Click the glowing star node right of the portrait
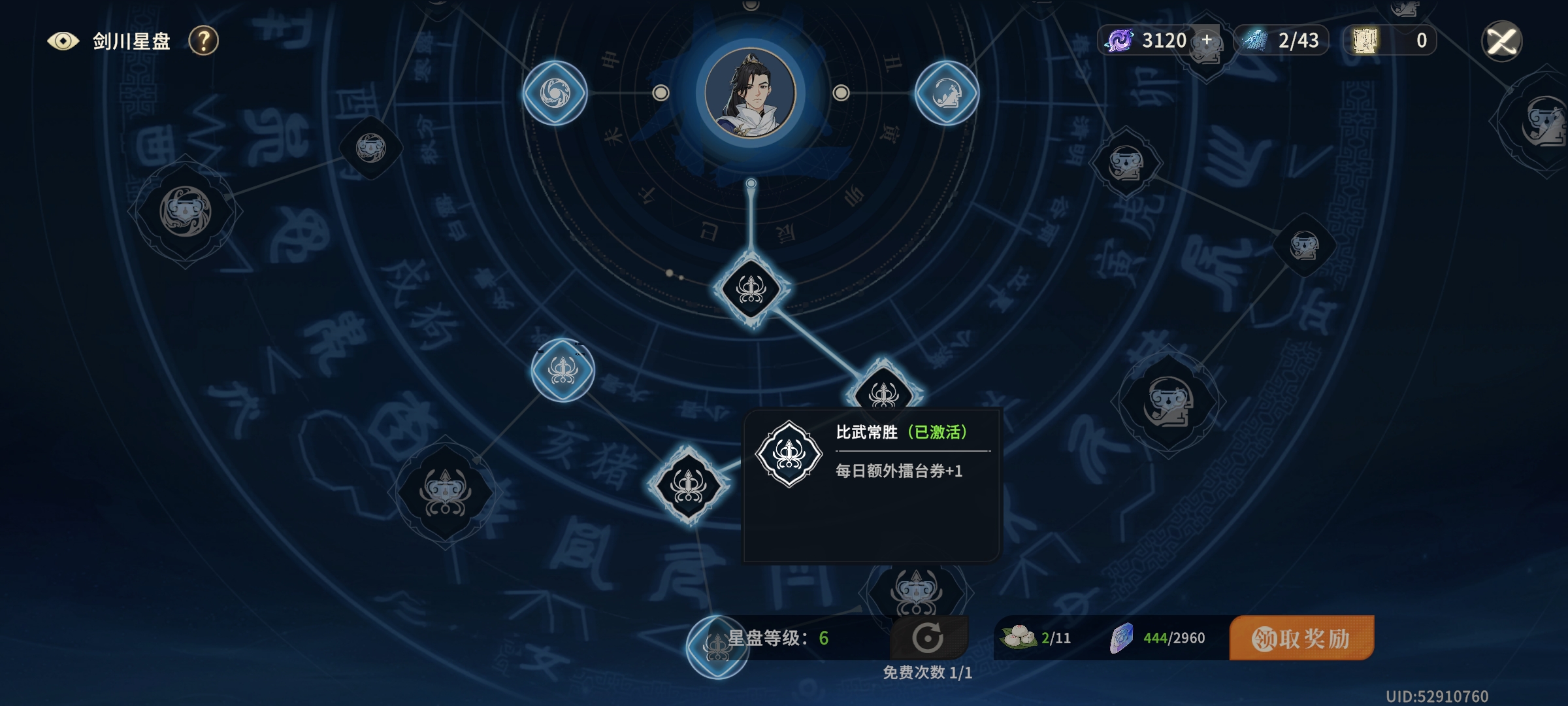Screen dimensions: 1568x706 coord(945,93)
